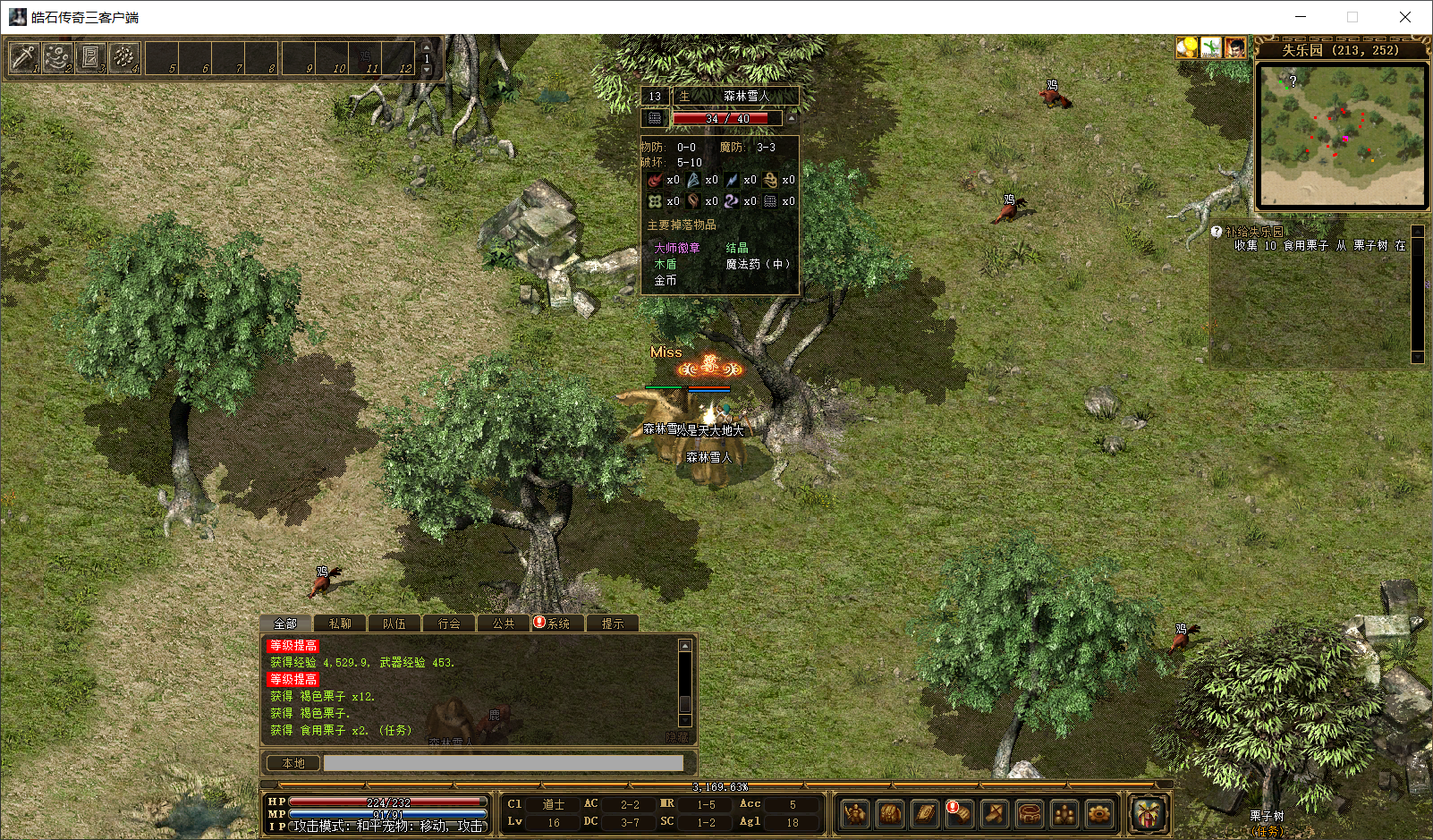Select the 队伍 team chat tab
1433x840 pixels.
click(x=394, y=624)
